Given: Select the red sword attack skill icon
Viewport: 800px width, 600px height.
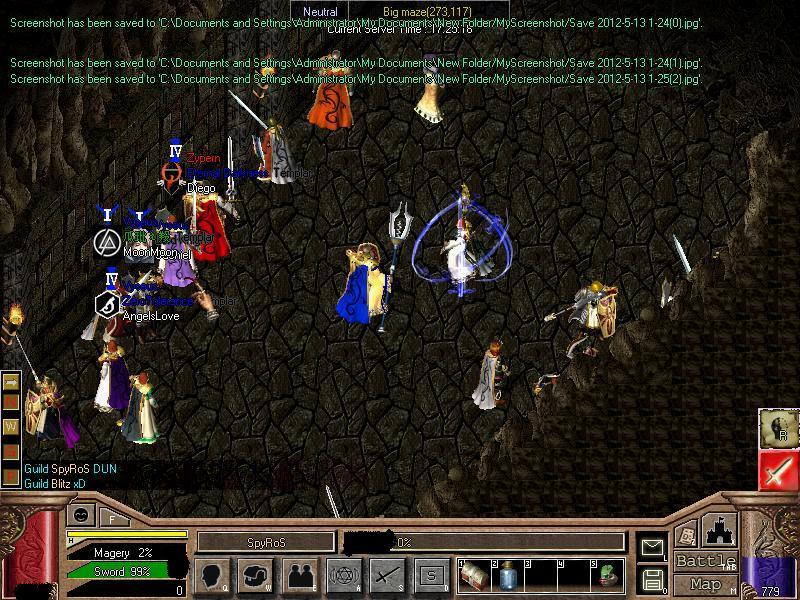Looking at the screenshot, I should pyautogui.click(x=776, y=470).
